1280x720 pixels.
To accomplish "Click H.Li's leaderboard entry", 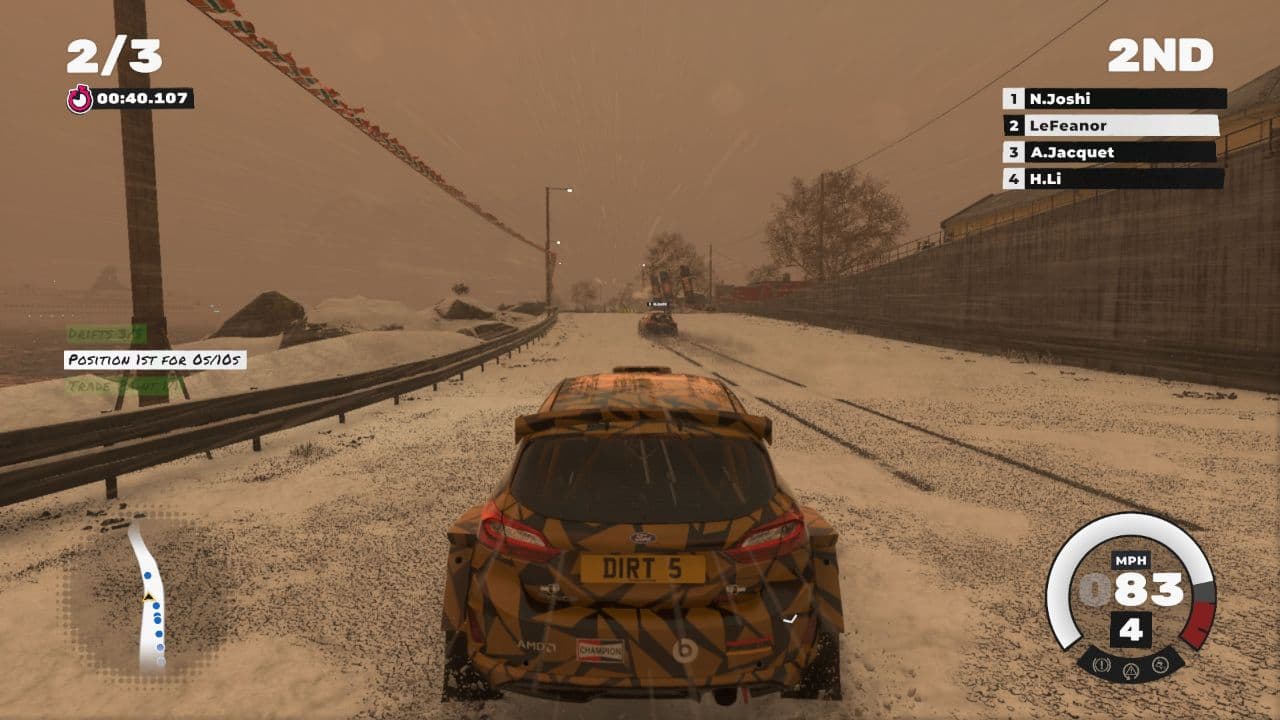I will click(1113, 179).
